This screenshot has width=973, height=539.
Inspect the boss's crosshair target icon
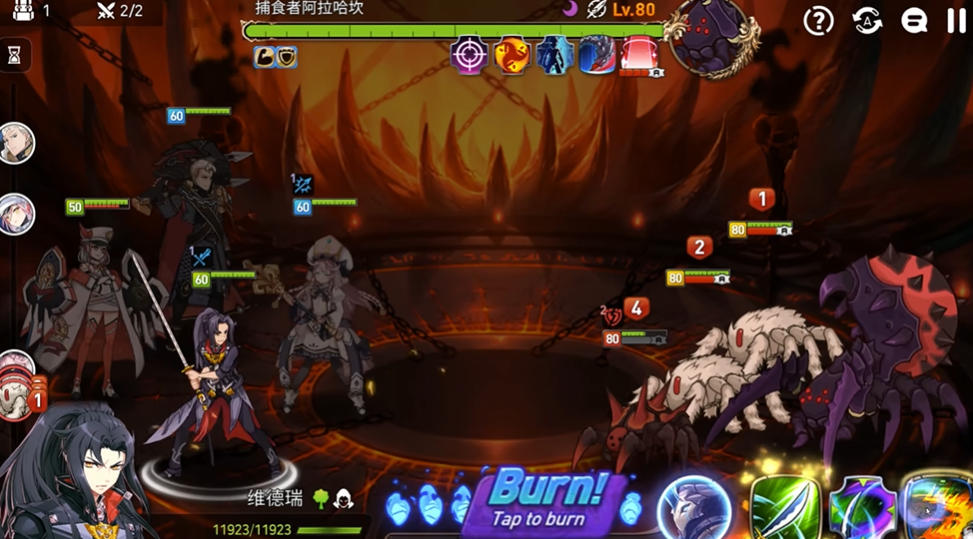pyautogui.click(x=468, y=55)
